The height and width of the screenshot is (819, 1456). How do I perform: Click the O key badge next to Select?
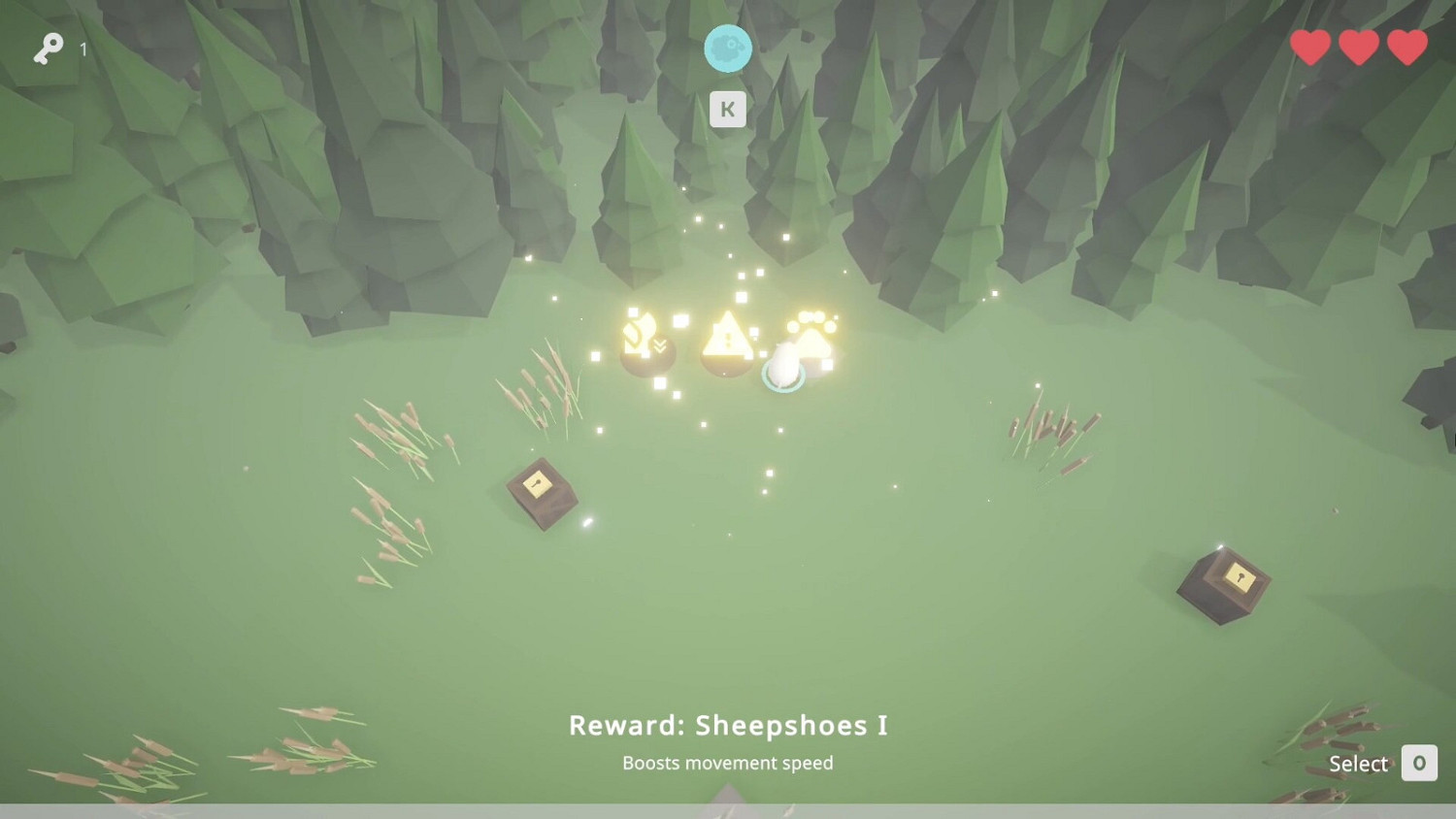[x=1419, y=764]
